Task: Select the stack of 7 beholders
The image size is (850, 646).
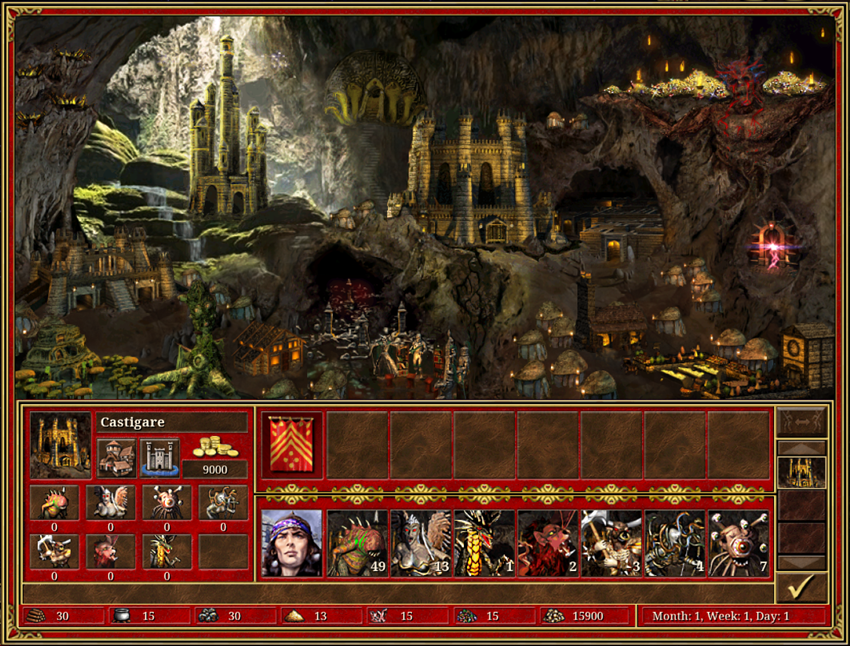Action: [x=739, y=543]
